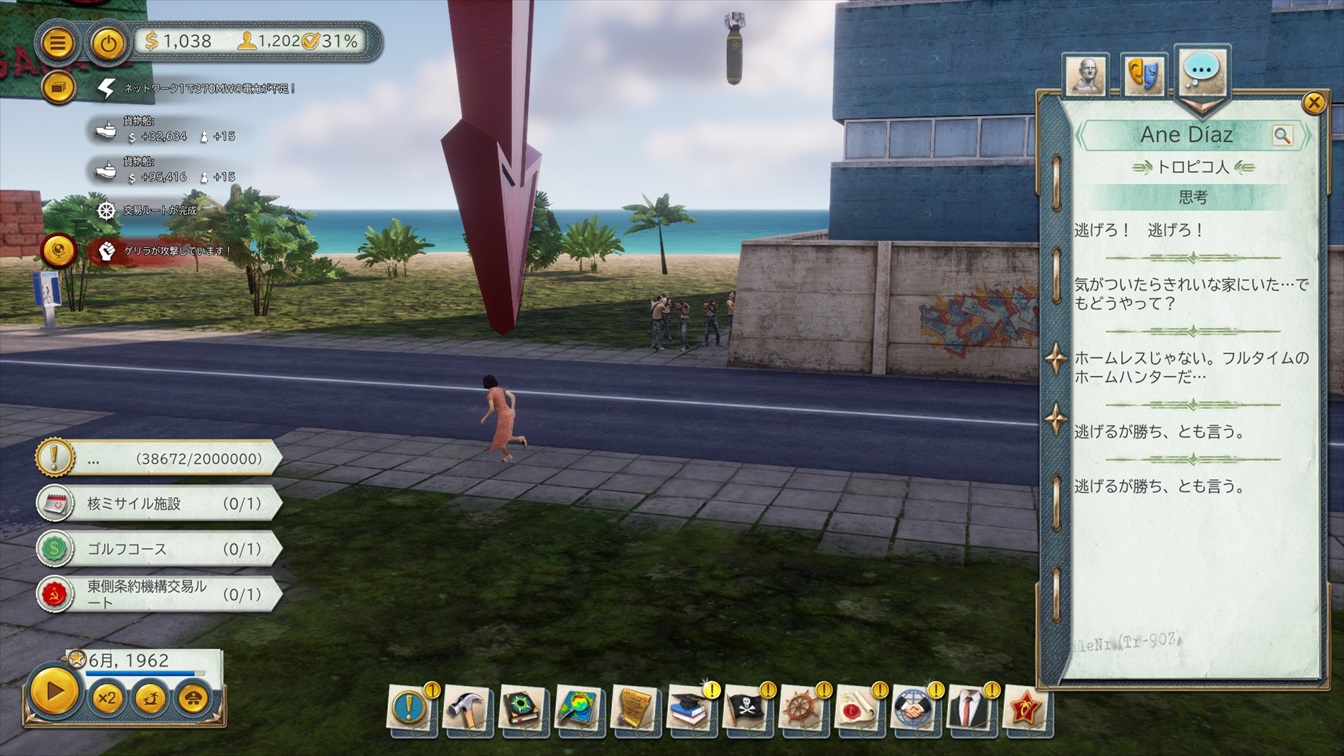
Task: Select the bust portrait tab
Action: 1085,75
